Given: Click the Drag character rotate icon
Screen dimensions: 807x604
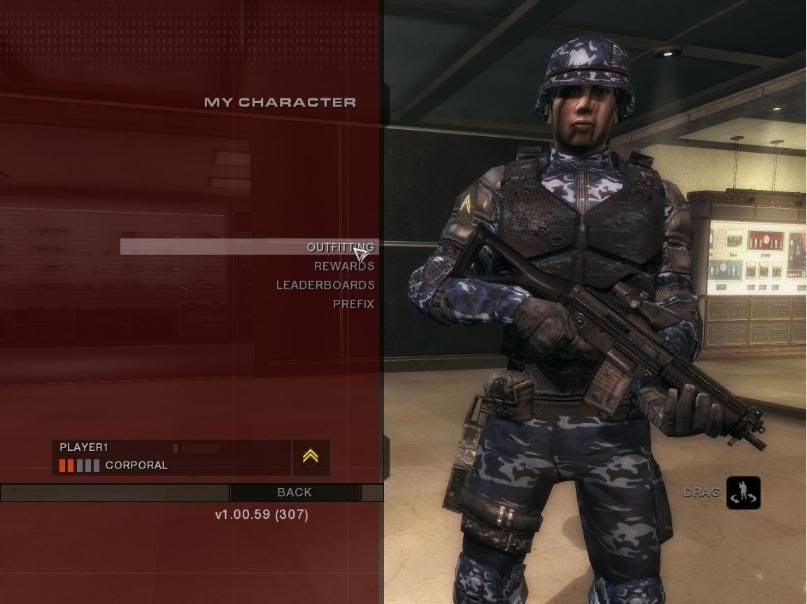Looking at the screenshot, I should pos(743,492).
